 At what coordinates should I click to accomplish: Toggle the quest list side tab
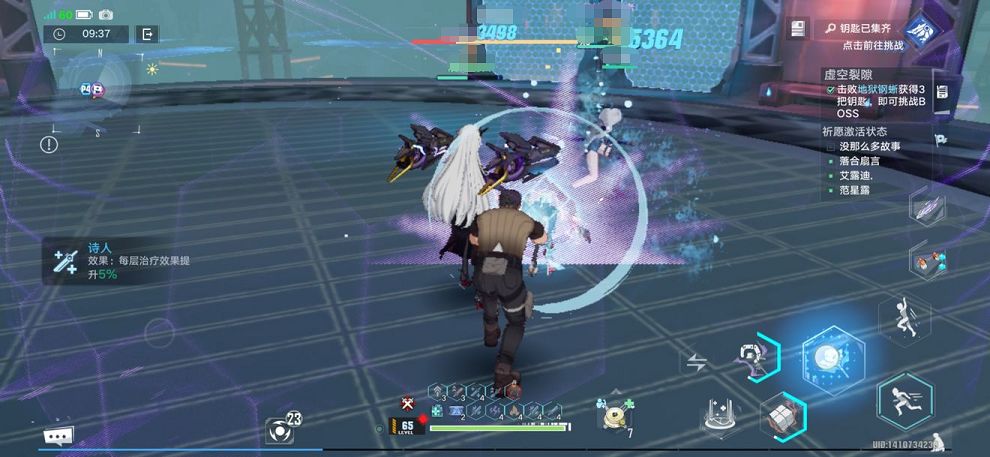tap(941, 93)
